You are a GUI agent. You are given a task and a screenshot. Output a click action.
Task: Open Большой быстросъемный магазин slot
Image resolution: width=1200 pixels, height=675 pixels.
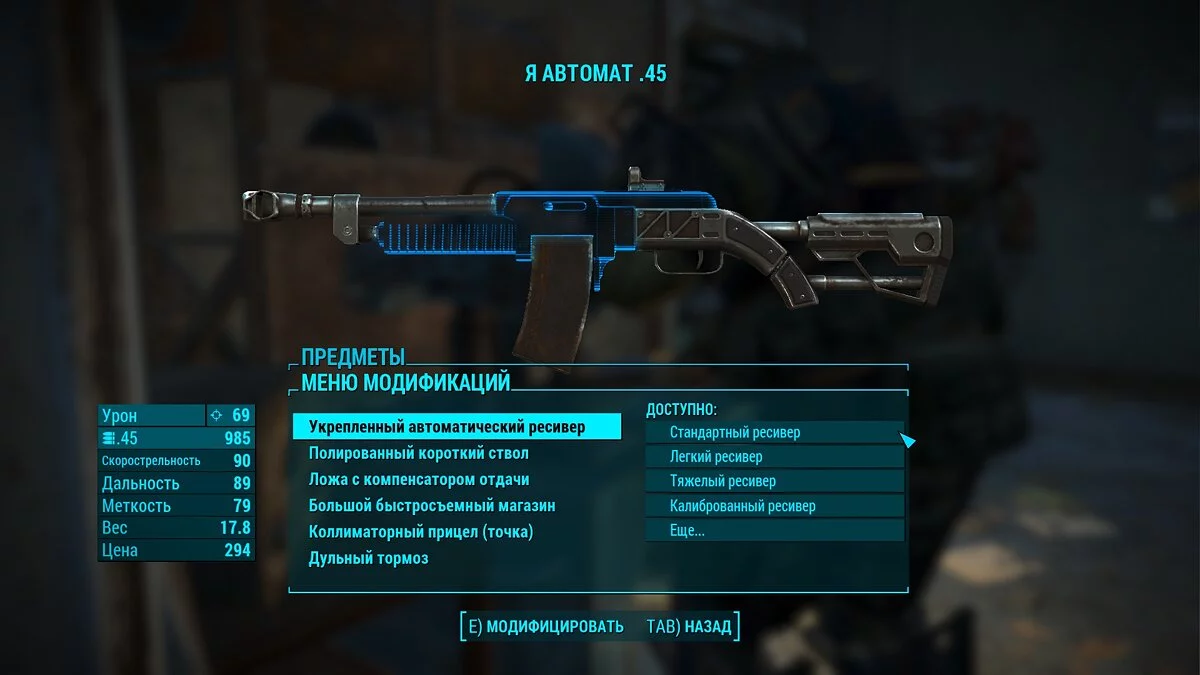pos(432,505)
